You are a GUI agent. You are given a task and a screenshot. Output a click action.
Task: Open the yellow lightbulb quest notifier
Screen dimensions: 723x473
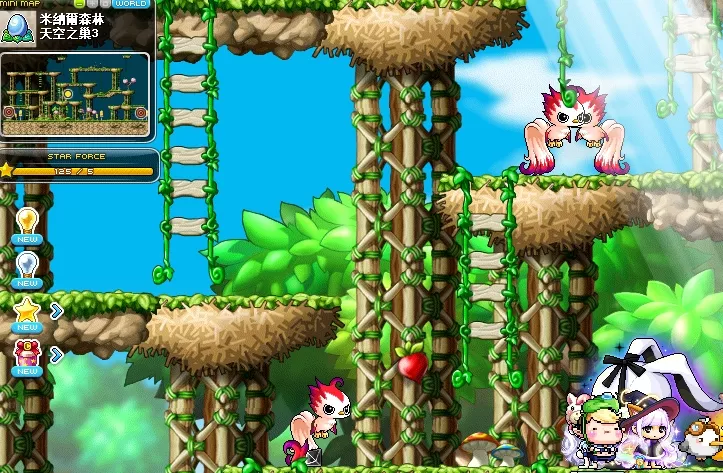(x=27, y=221)
